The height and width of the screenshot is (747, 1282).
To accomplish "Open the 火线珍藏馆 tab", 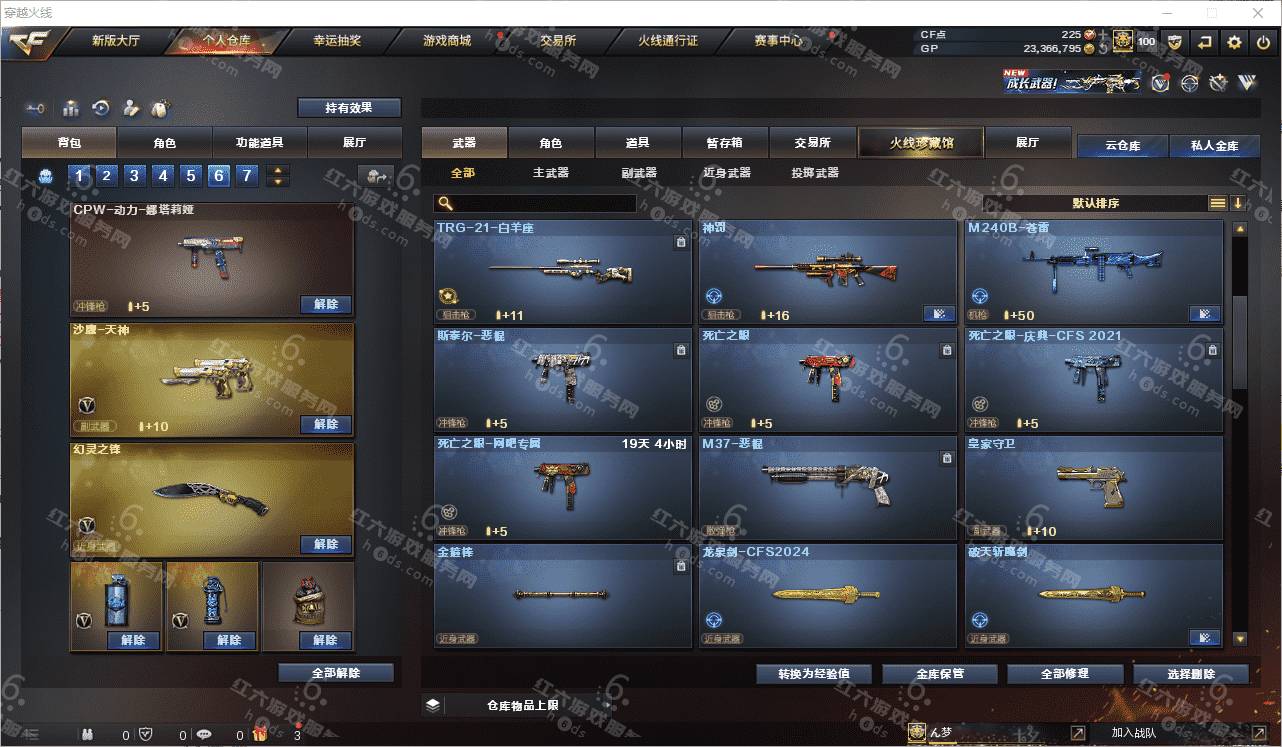I will (921, 143).
